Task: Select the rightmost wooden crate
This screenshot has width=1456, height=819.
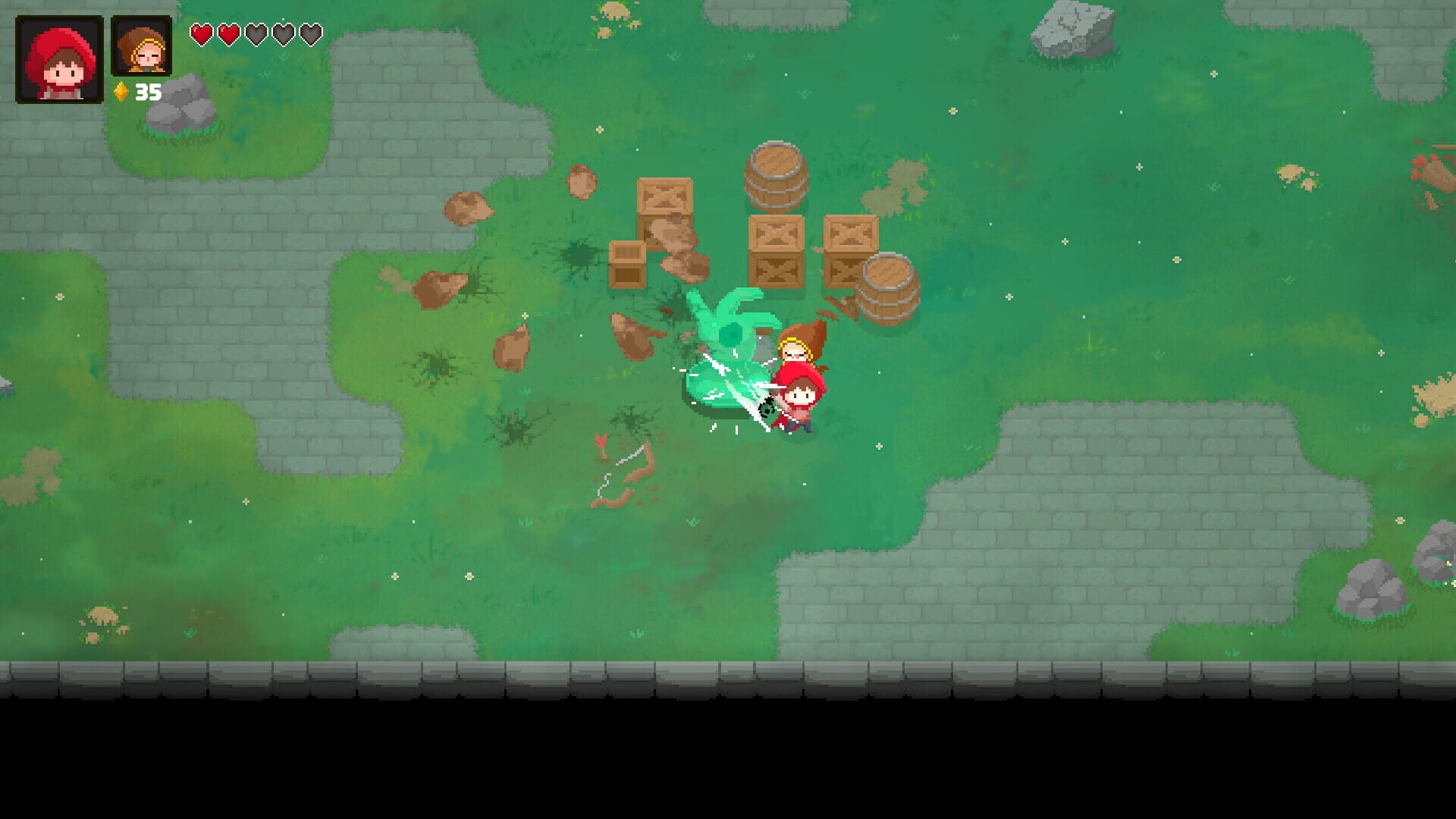Action: (x=851, y=246)
